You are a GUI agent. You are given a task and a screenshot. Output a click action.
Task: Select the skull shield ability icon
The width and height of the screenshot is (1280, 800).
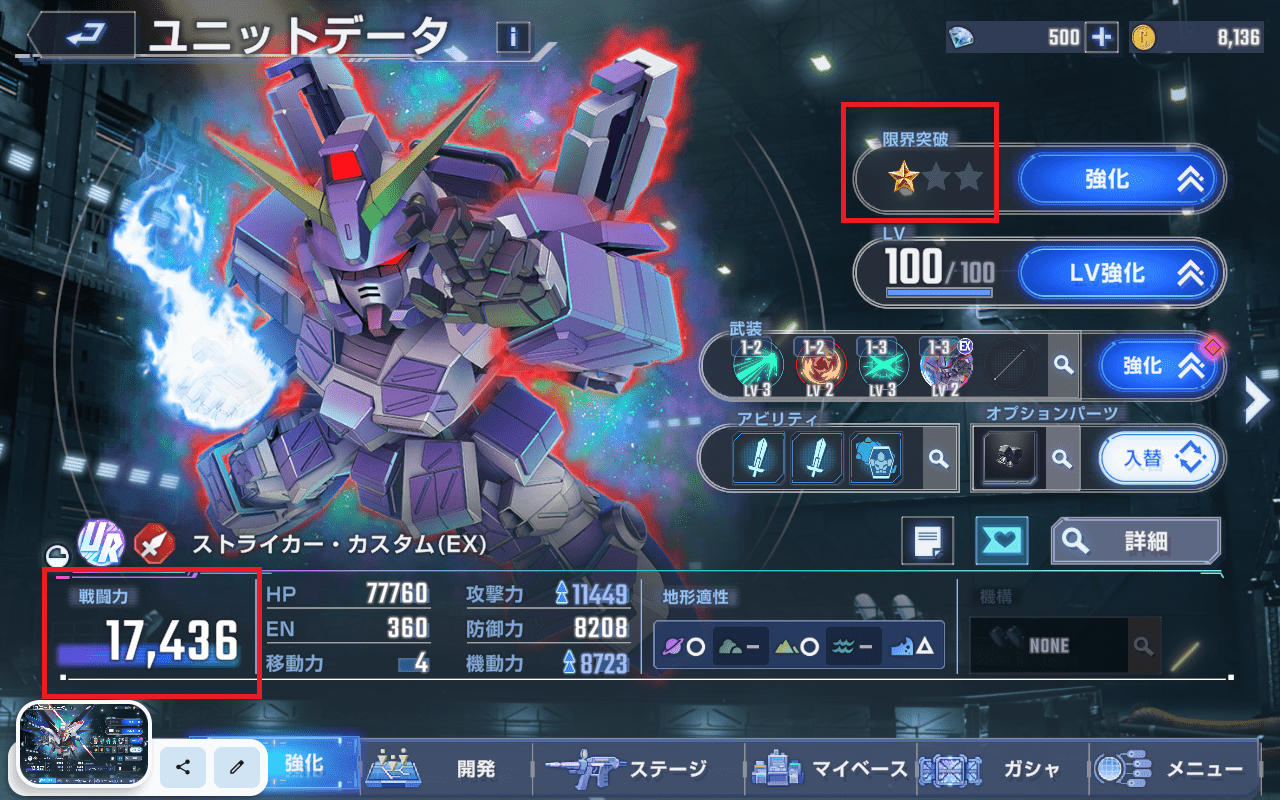point(876,458)
